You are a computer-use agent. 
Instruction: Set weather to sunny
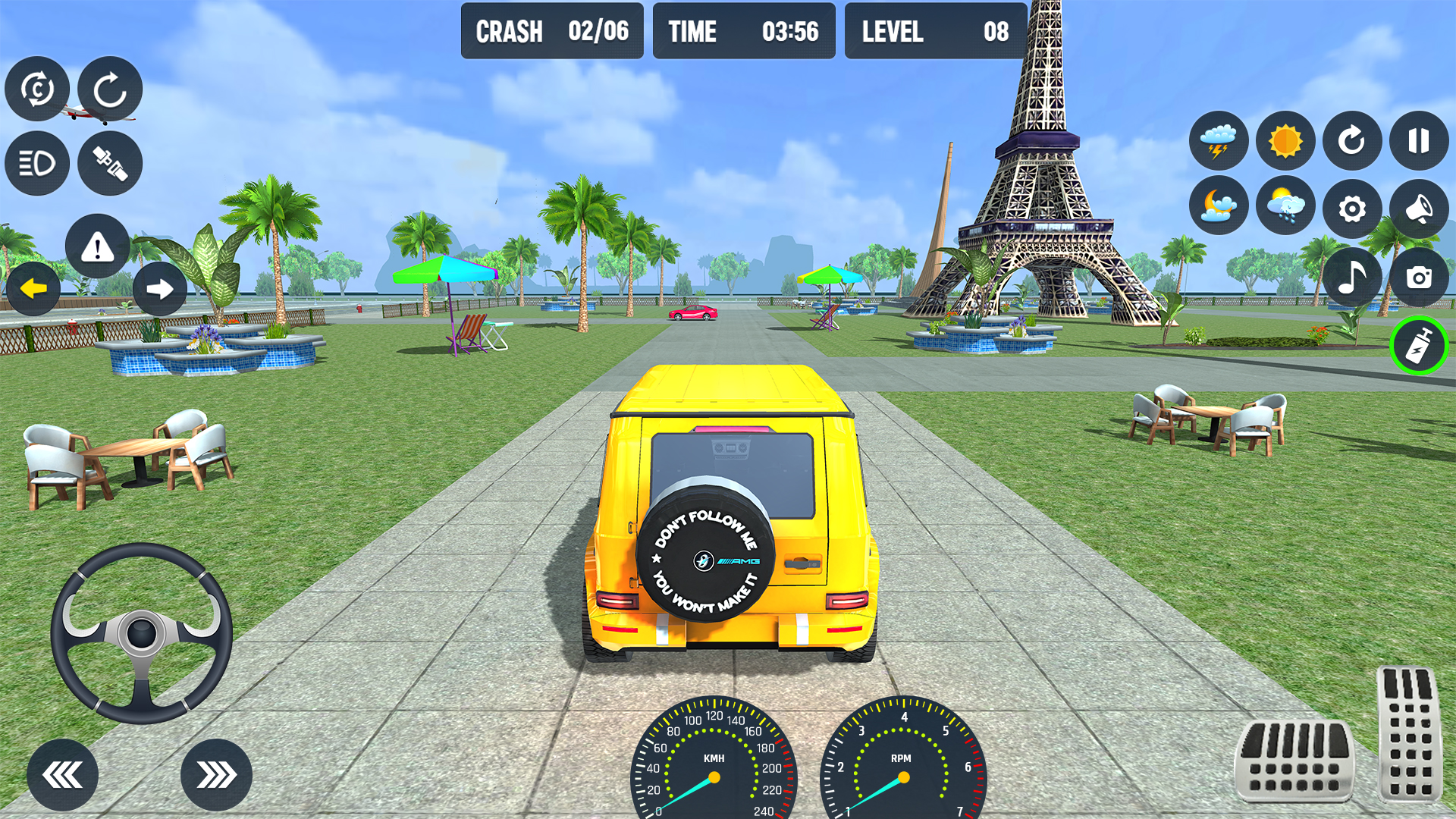tap(1285, 141)
